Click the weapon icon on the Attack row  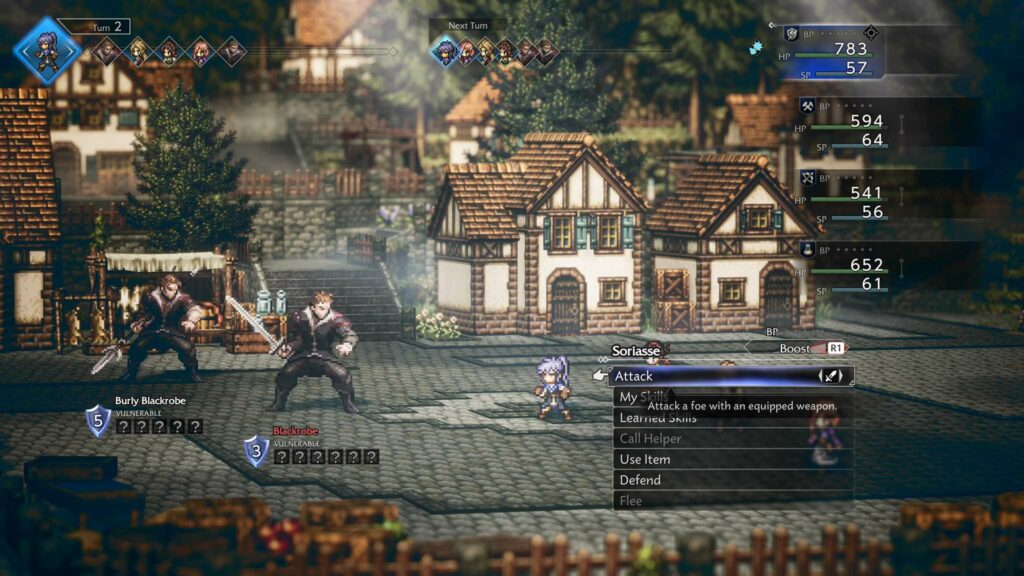(831, 376)
